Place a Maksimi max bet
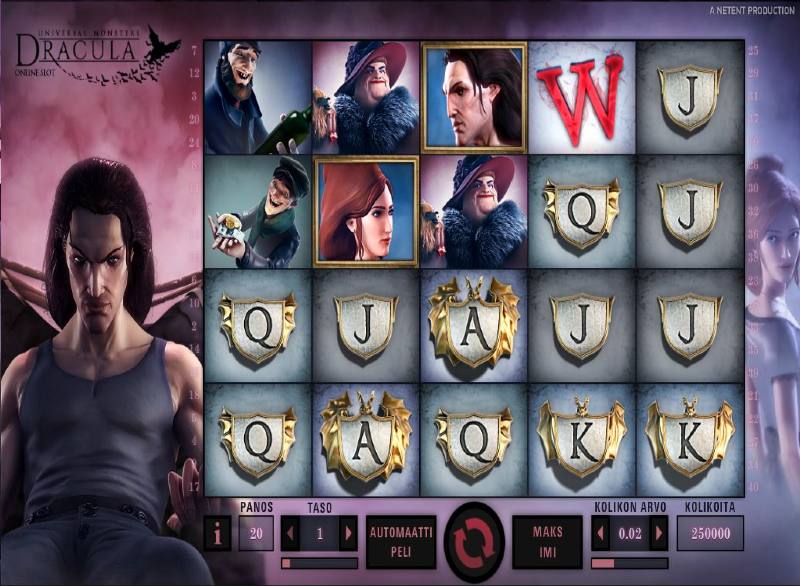 pyautogui.click(x=546, y=541)
